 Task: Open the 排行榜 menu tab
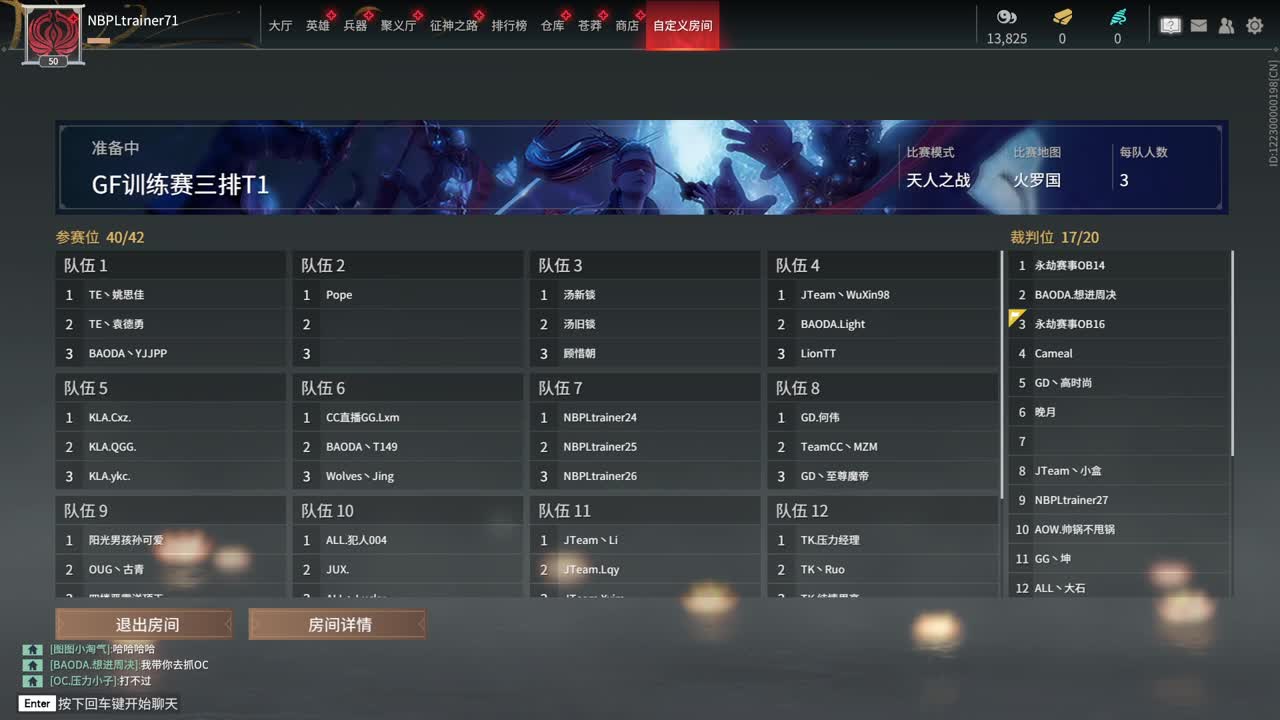coord(508,25)
